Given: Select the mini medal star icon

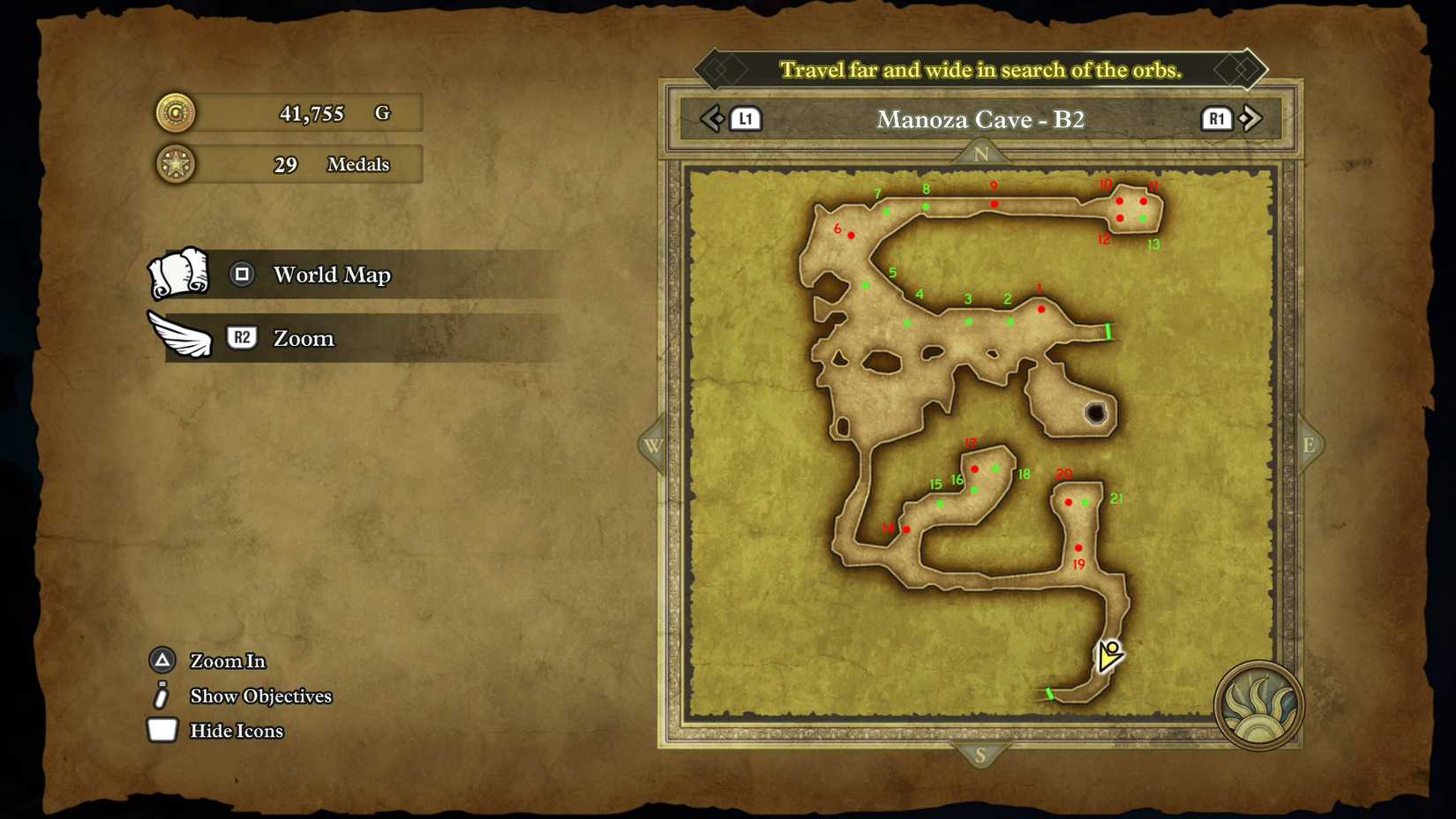Looking at the screenshot, I should coord(174,164).
